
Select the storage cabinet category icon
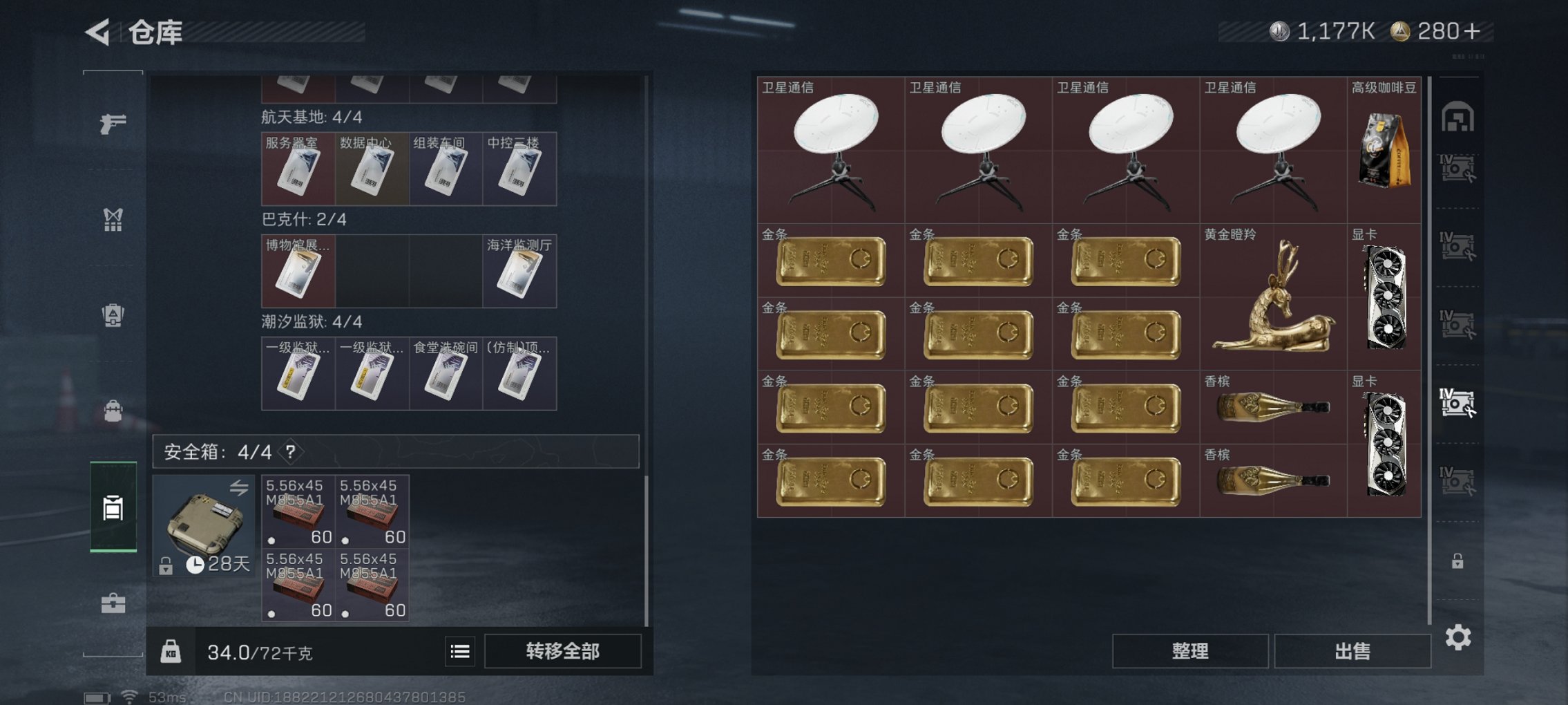(113, 509)
